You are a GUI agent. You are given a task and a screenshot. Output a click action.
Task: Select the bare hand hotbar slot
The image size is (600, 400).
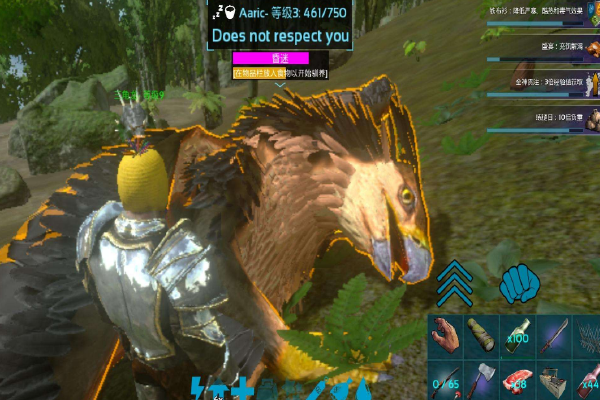(447, 334)
